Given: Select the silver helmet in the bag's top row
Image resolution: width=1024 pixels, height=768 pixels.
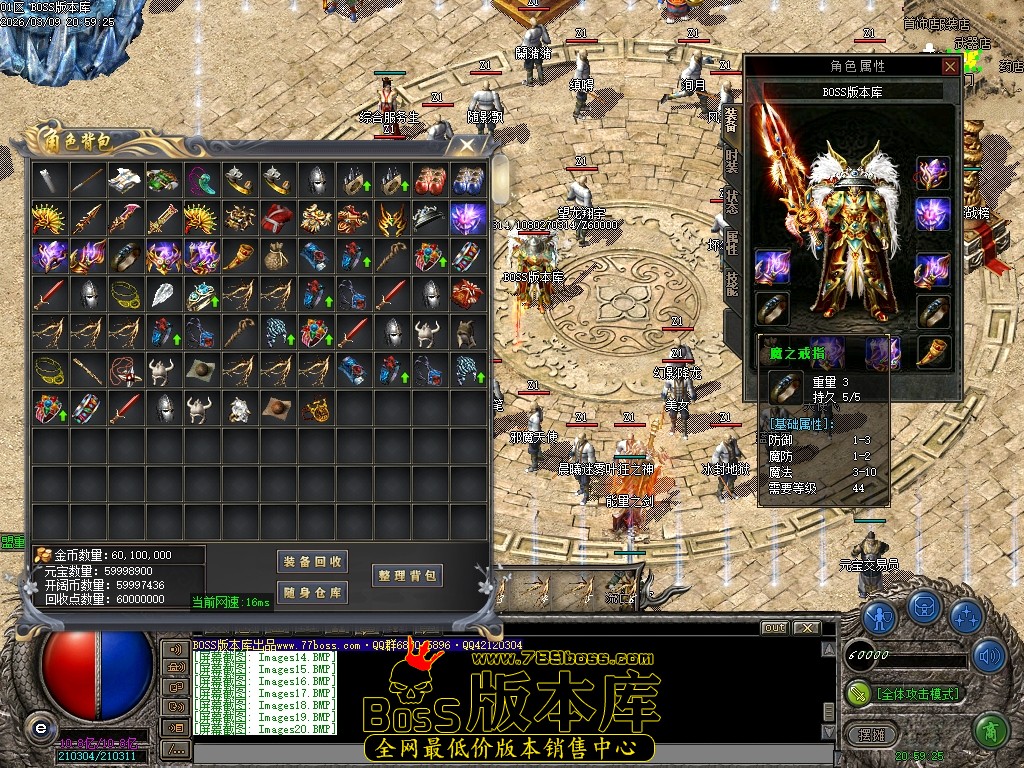Looking at the screenshot, I should 315,179.
